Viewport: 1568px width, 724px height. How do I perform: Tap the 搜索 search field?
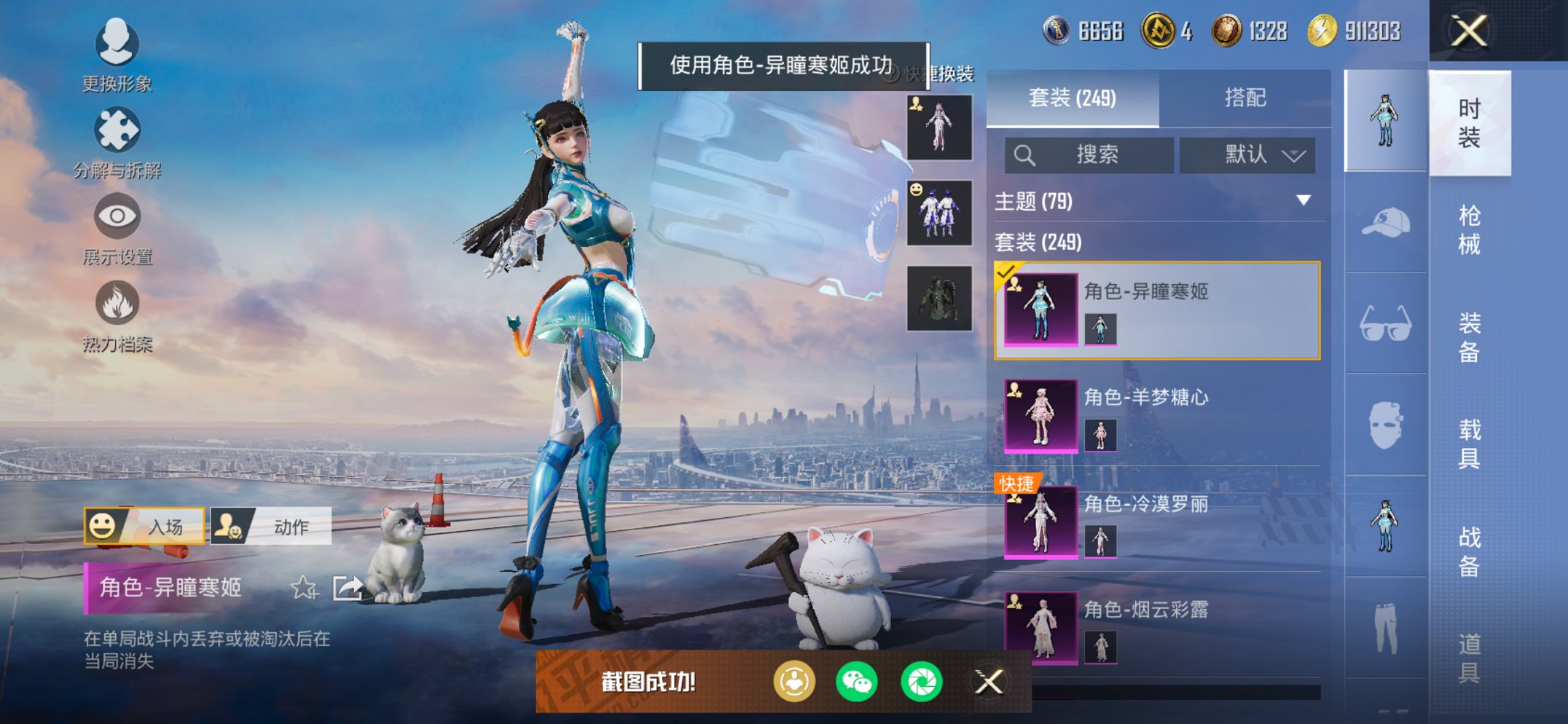tap(1088, 154)
